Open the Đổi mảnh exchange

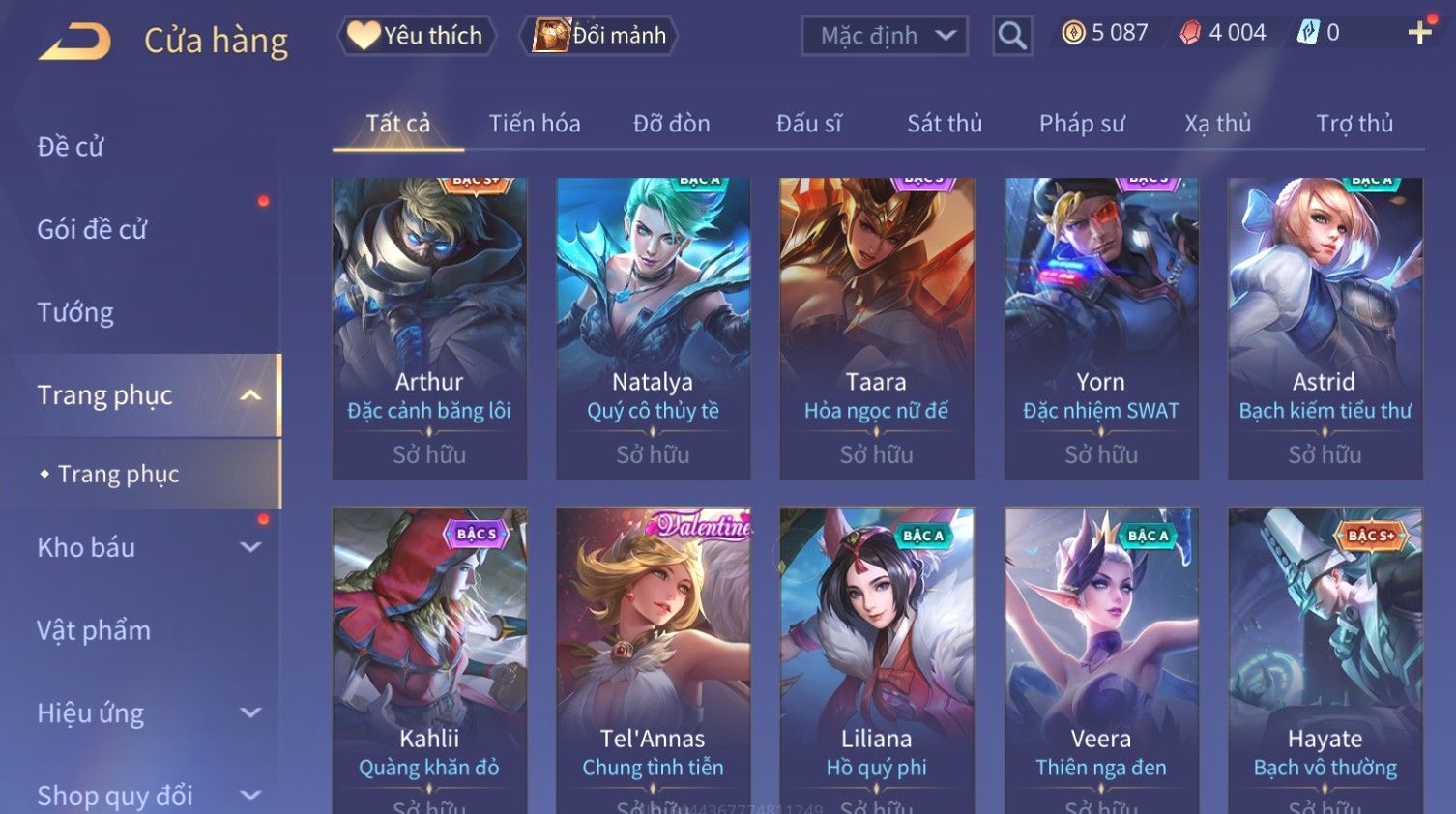point(599,36)
